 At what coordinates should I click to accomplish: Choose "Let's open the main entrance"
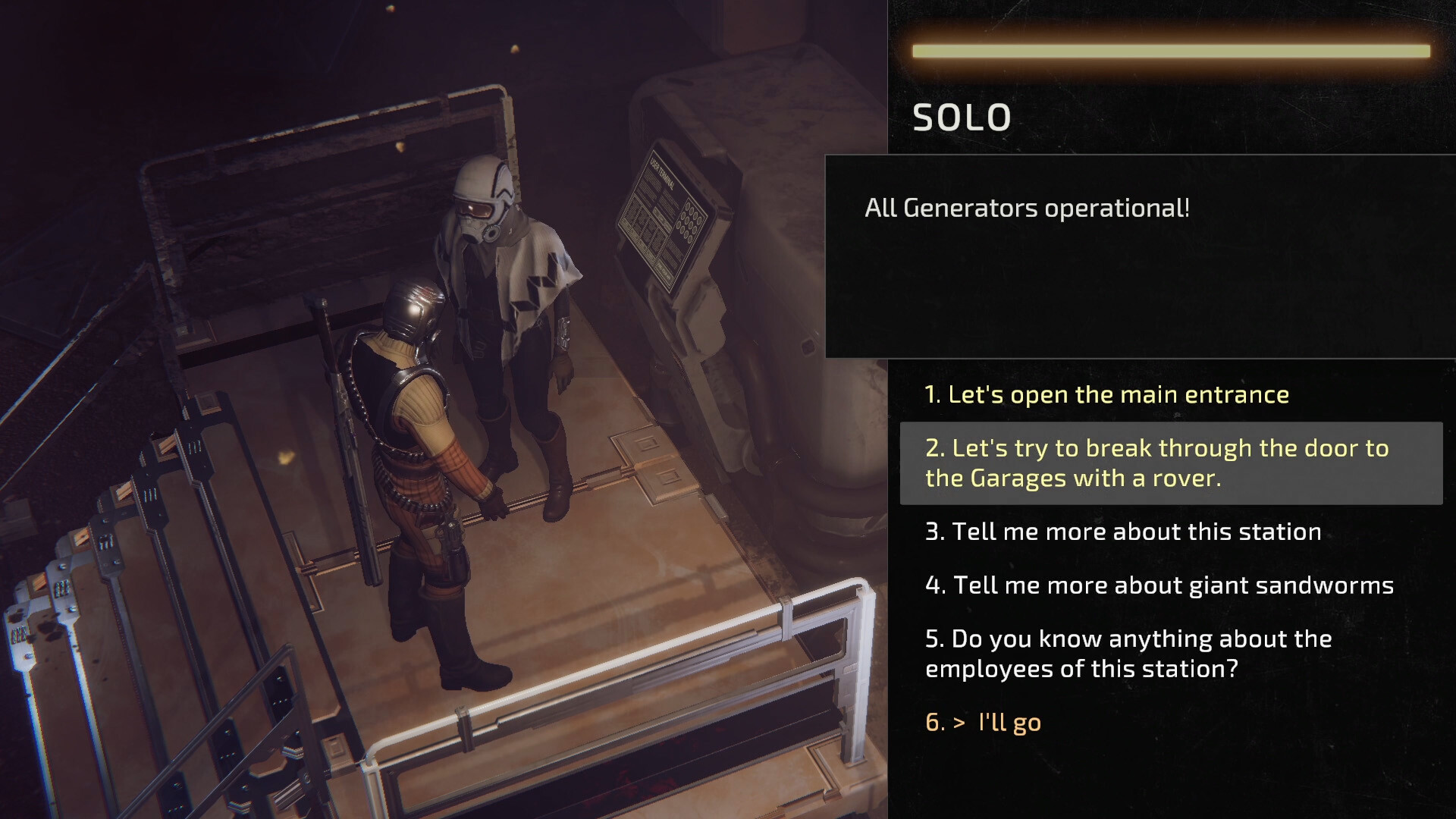coord(1106,394)
